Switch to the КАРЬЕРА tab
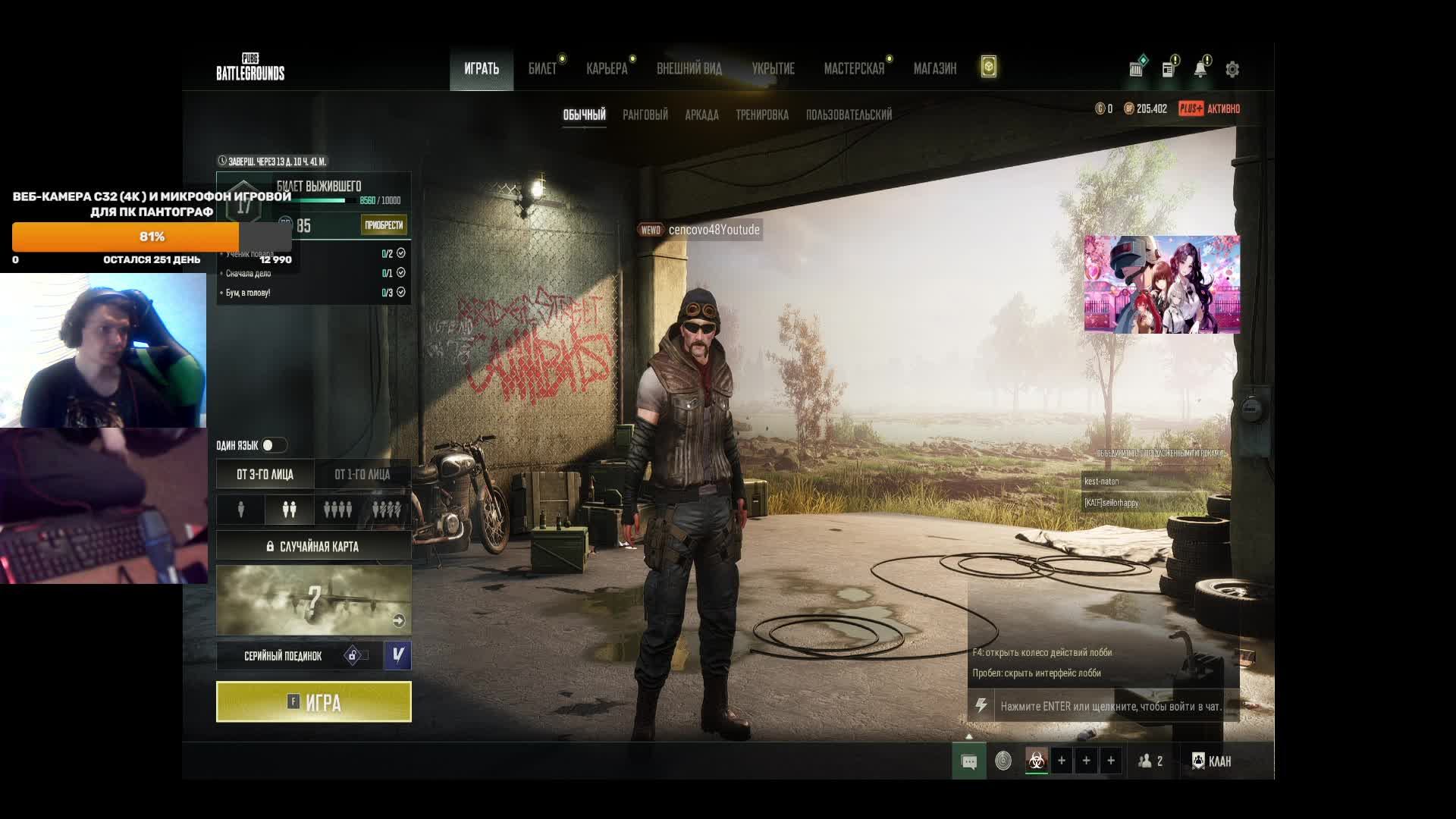 (x=607, y=69)
